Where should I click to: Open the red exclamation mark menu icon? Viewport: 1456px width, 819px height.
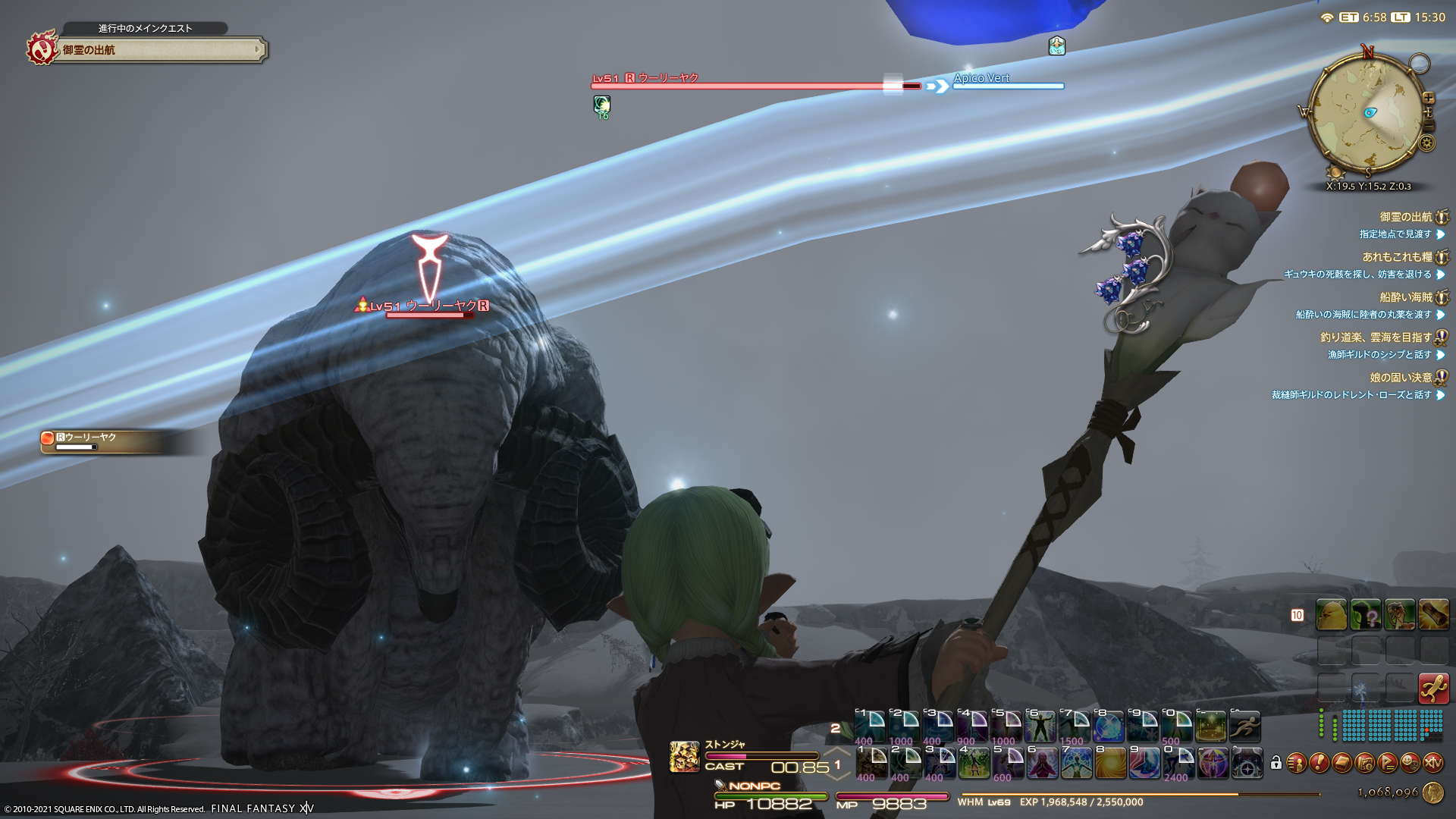(x=1319, y=763)
